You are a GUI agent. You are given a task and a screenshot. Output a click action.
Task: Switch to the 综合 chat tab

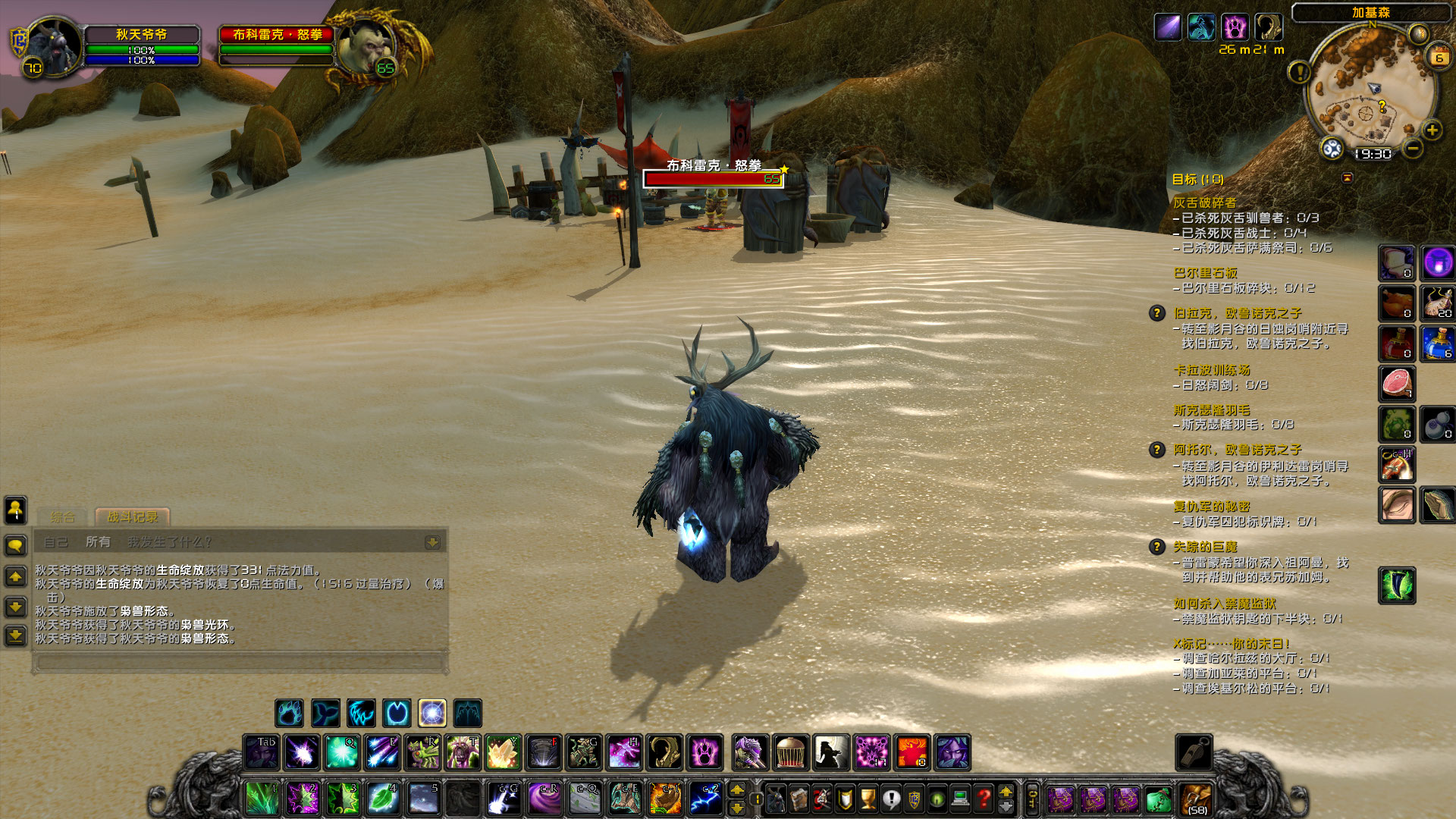coord(63,517)
